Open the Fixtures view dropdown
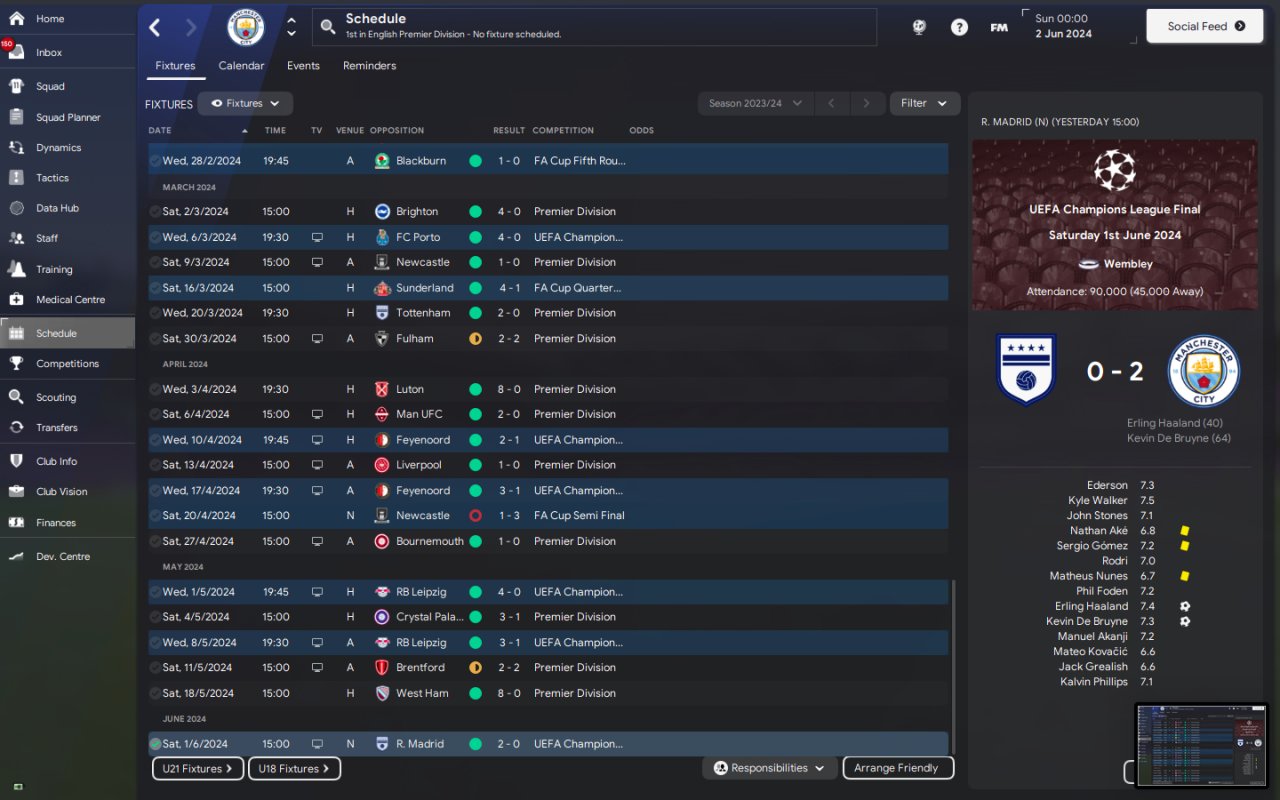The image size is (1280, 800). point(245,103)
